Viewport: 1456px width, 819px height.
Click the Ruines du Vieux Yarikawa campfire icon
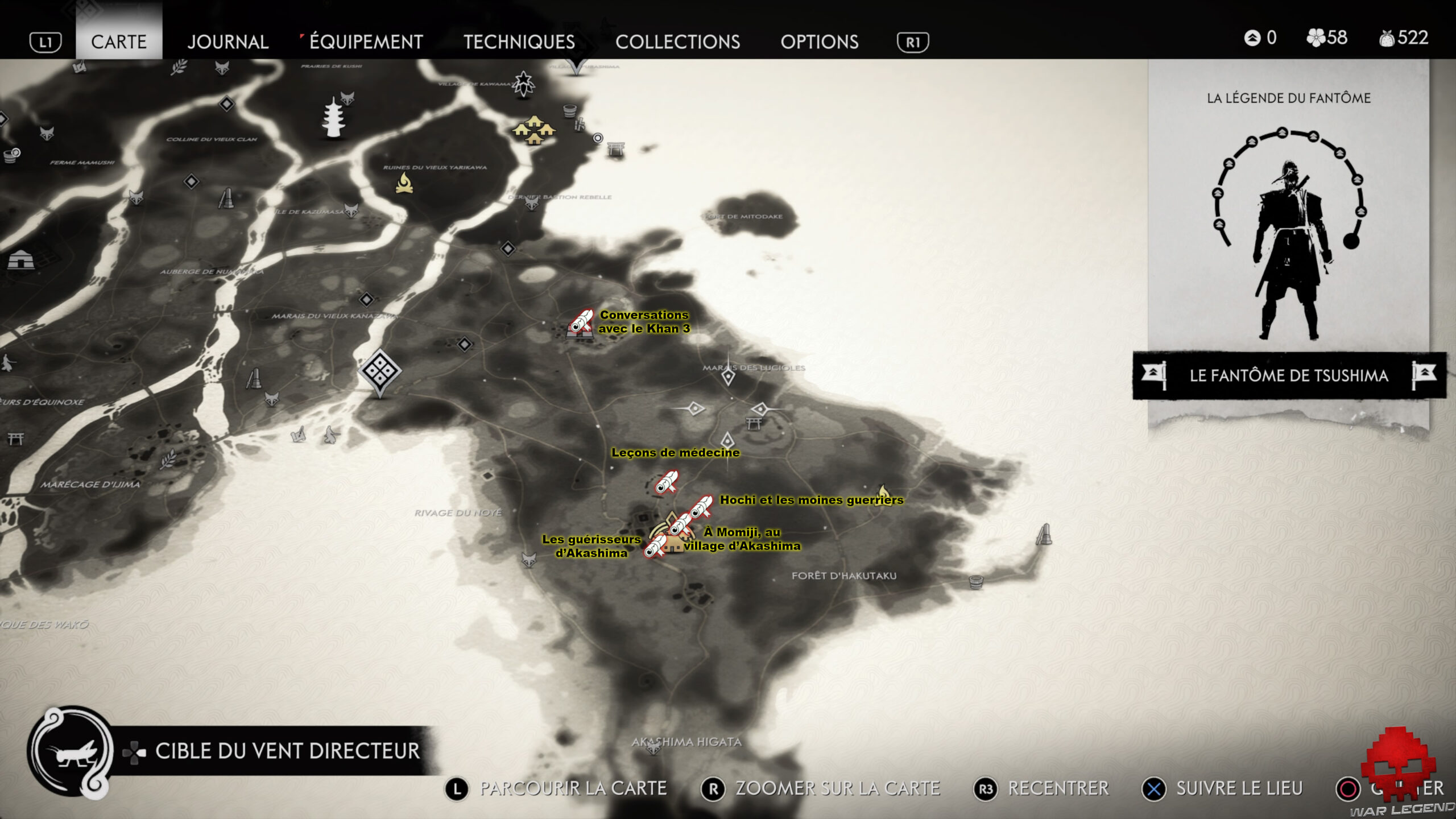coord(404,183)
